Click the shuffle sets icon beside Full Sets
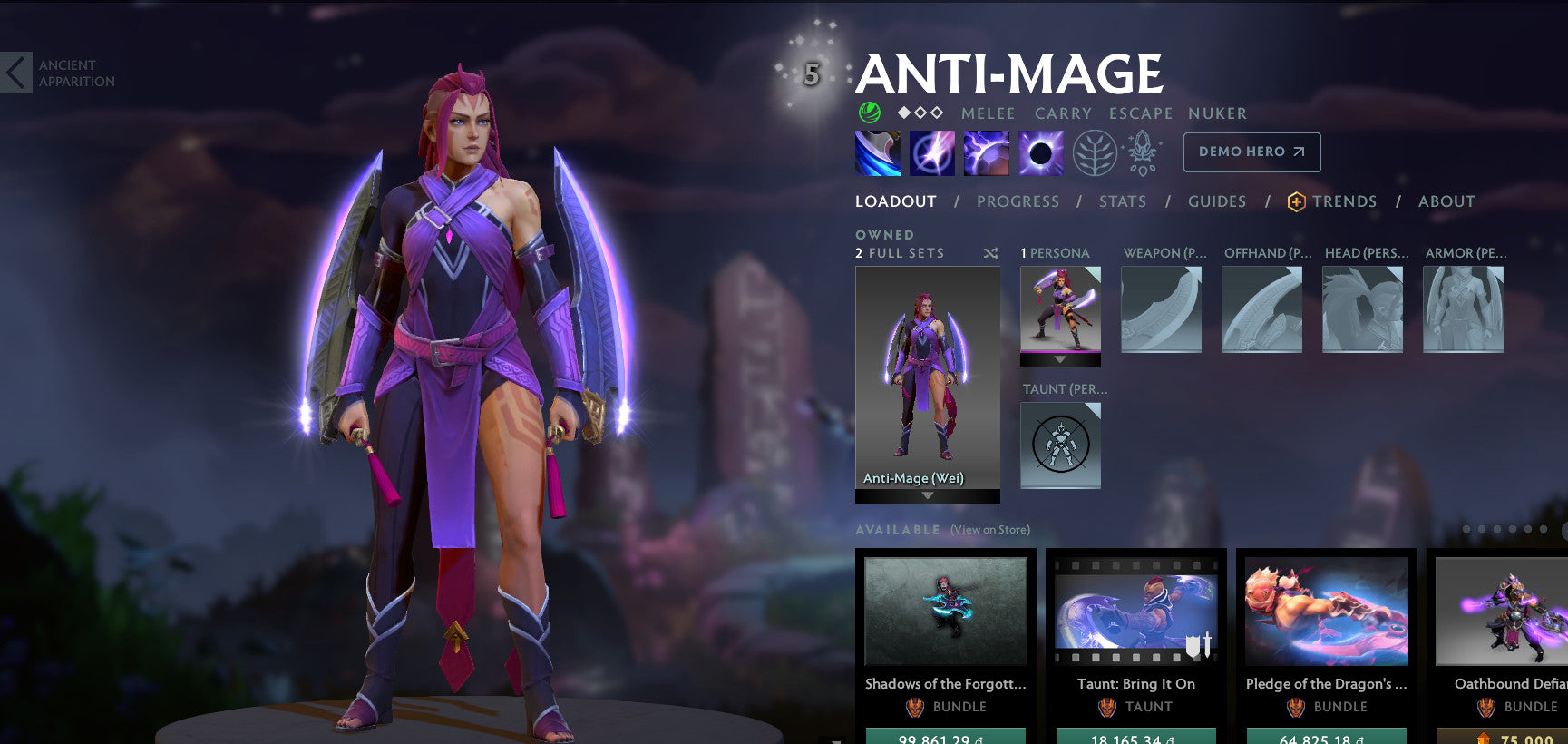Image resolution: width=1568 pixels, height=744 pixels. pos(993,252)
